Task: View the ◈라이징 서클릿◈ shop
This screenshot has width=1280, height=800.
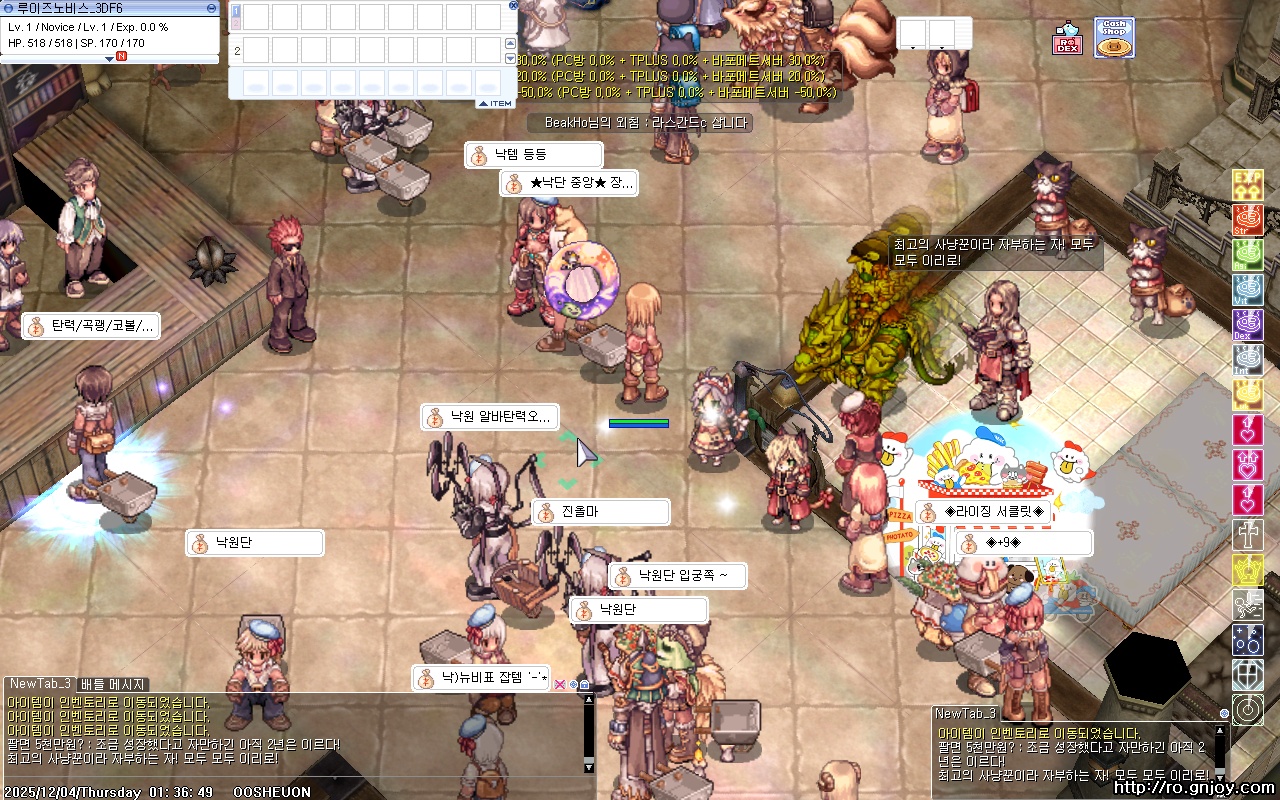Action: [x=984, y=512]
